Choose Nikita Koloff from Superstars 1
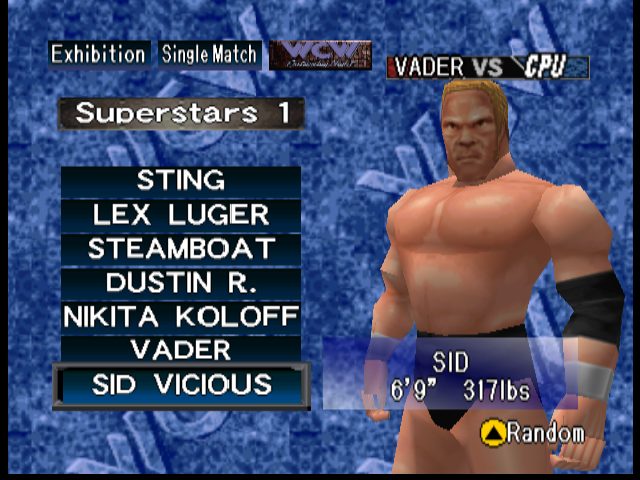The height and width of the screenshot is (480, 640). [x=181, y=317]
